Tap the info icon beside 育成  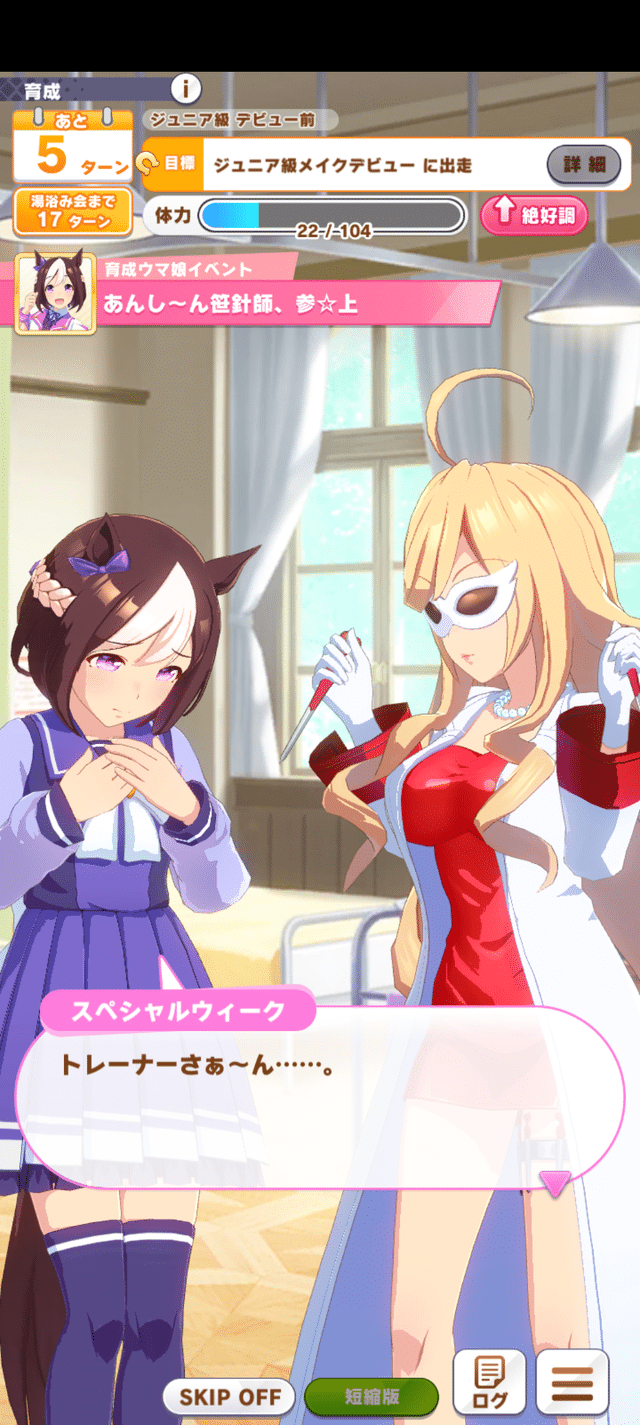point(186,88)
